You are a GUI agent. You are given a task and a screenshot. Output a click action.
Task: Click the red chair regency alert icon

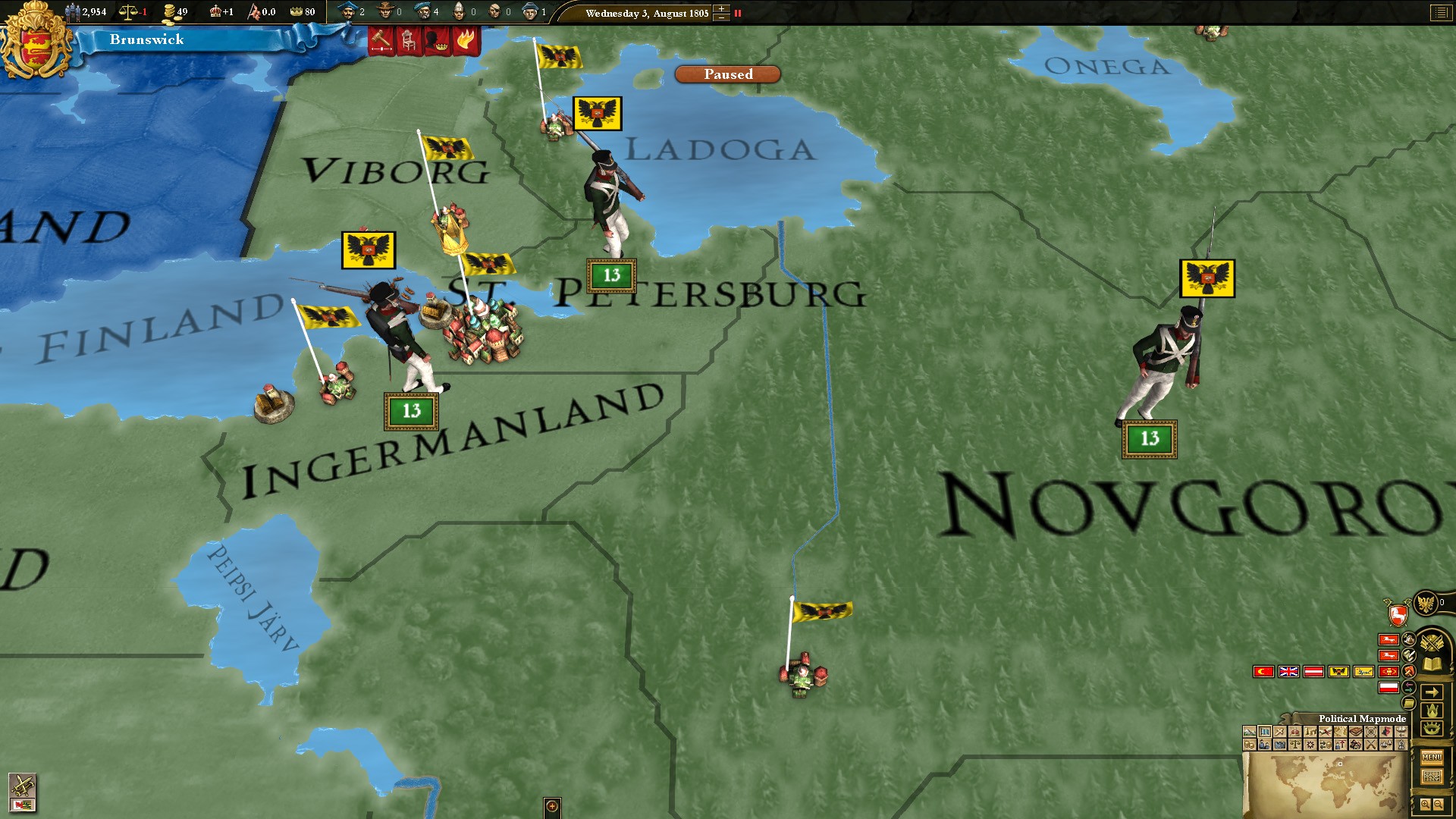coord(408,40)
